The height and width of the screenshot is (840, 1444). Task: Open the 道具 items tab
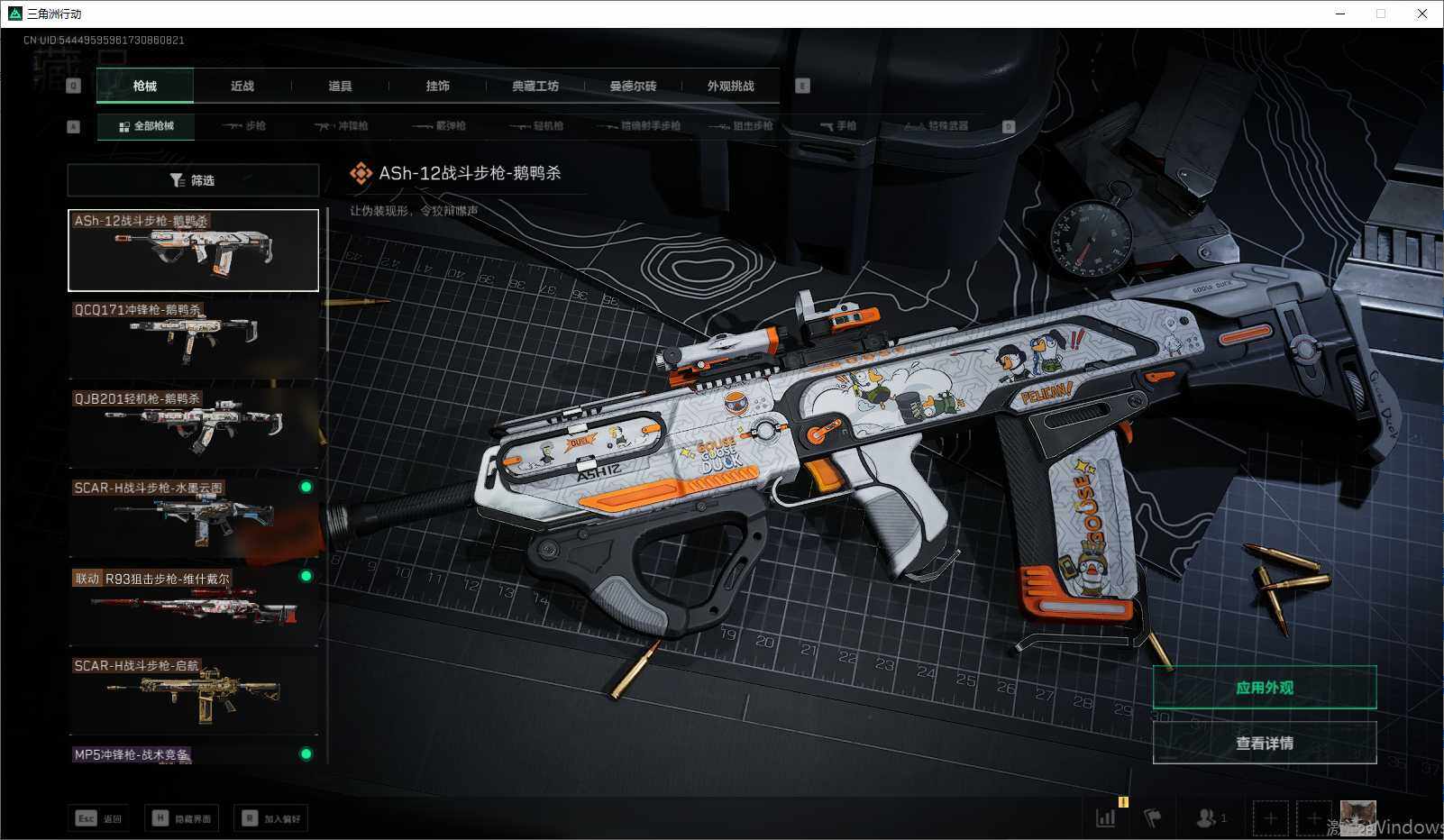click(340, 87)
